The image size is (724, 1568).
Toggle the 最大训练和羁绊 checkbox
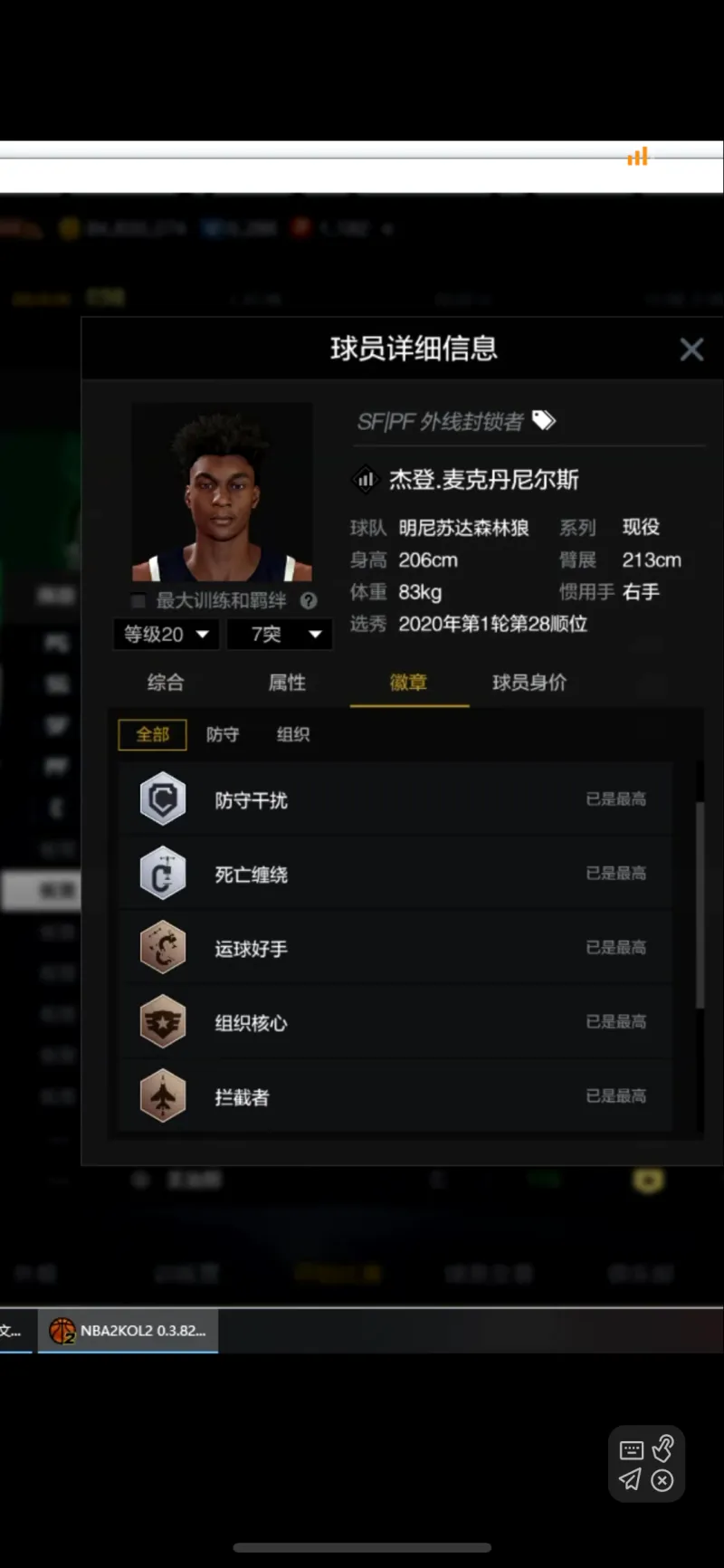coord(138,601)
